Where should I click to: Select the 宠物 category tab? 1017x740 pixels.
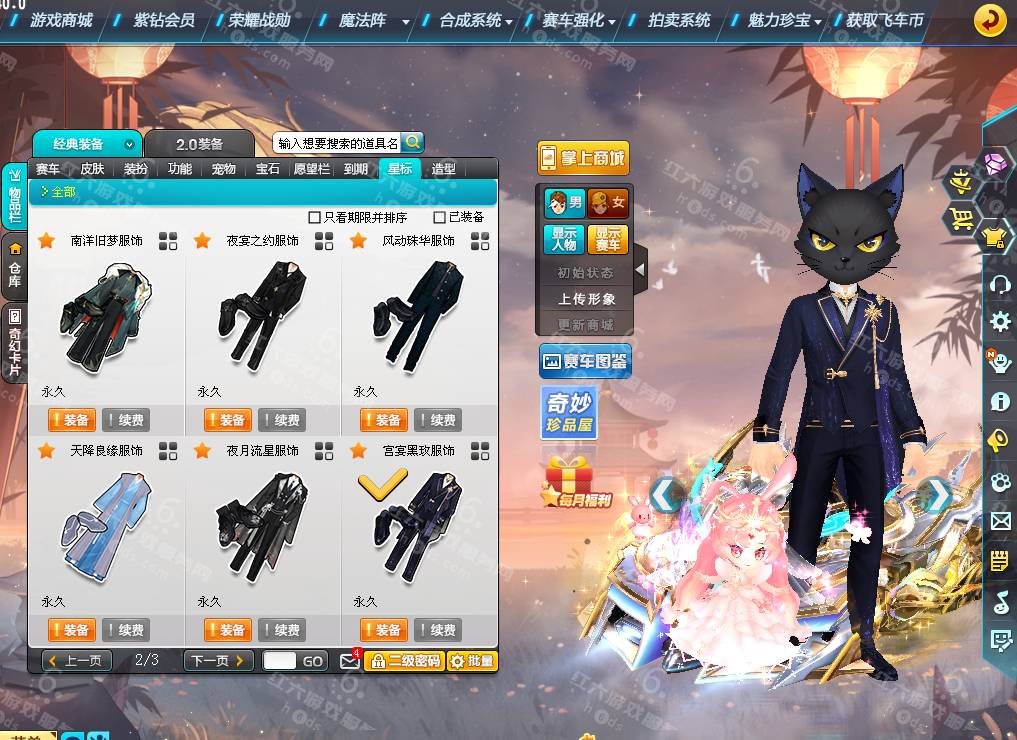point(224,169)
